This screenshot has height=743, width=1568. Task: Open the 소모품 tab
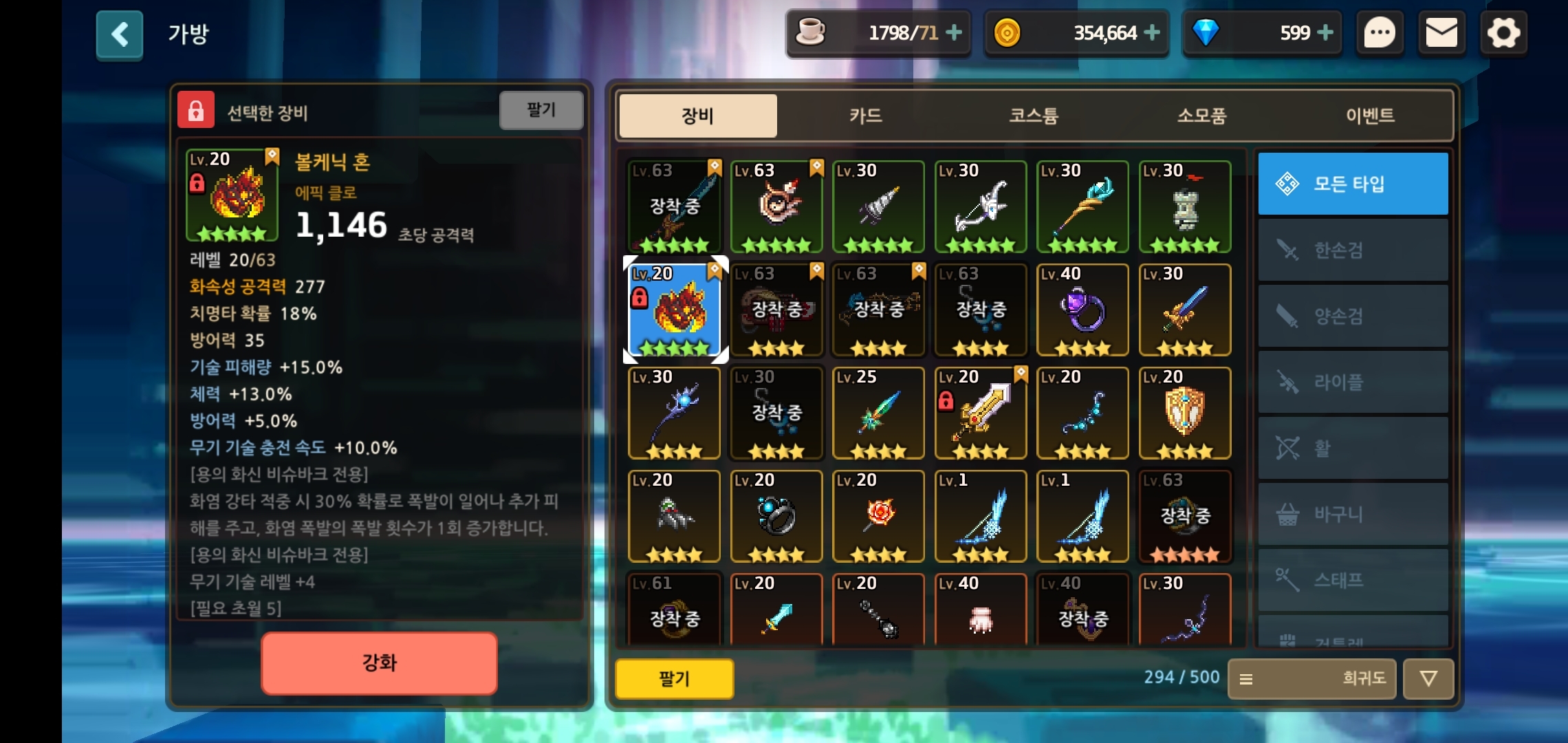1201,116
